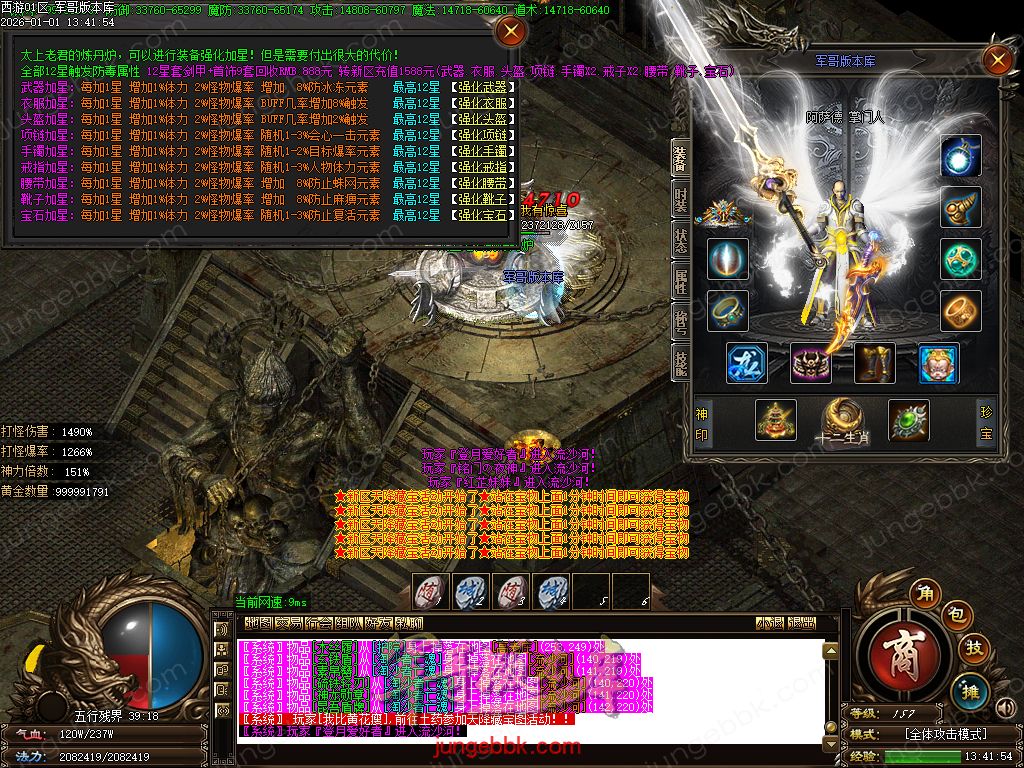The height and width of the screenshot is (768, 1024).
Task: Close the equipment enhancement dialog
Action: coord(511,31)
